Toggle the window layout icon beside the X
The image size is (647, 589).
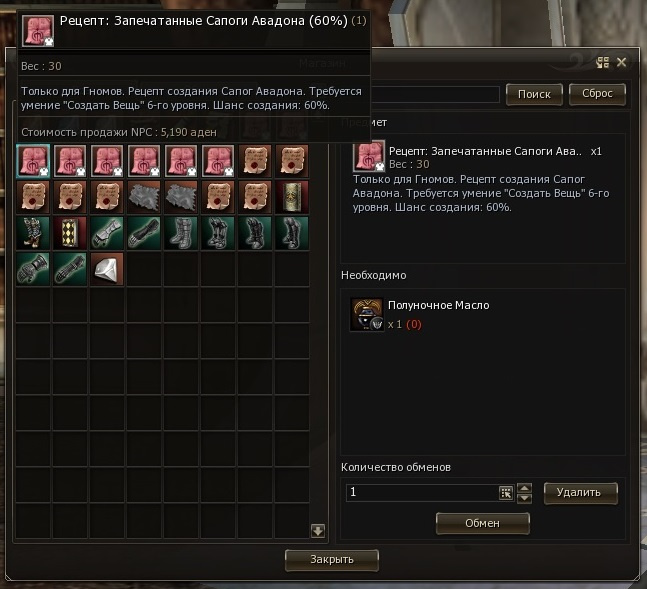(603, 62)
